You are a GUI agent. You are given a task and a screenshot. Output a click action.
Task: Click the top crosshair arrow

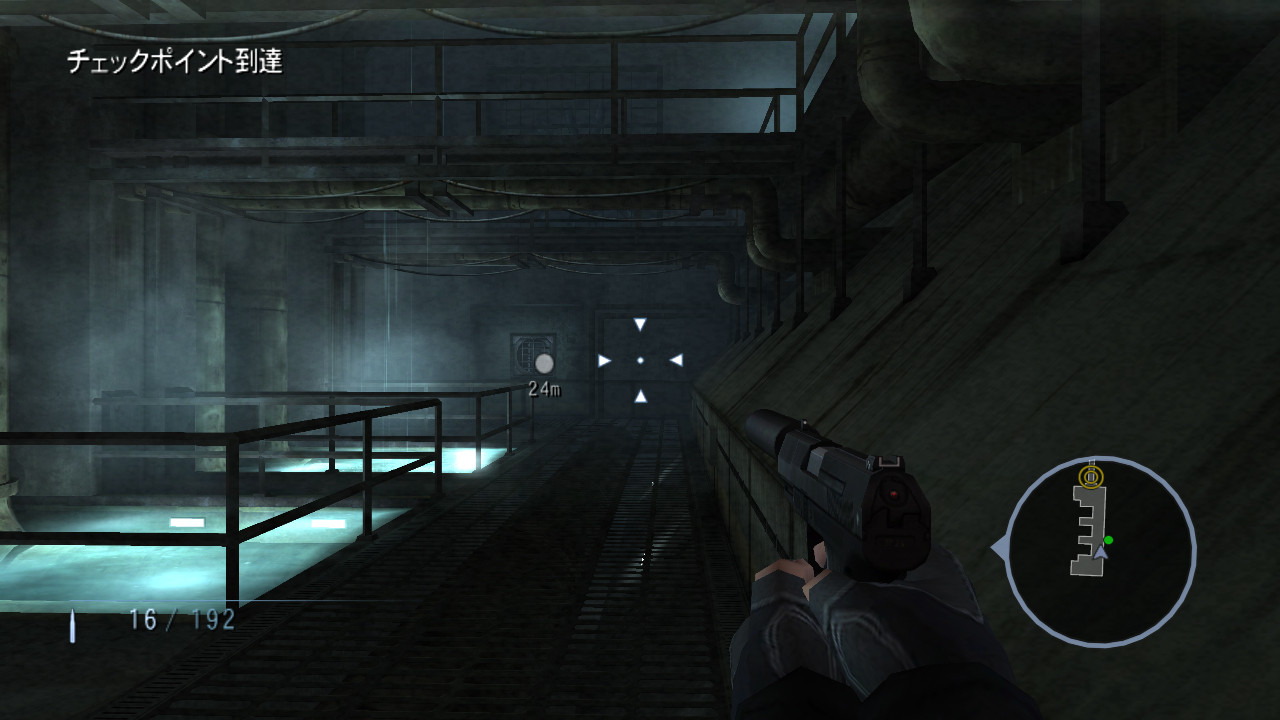tap(639, 321)
